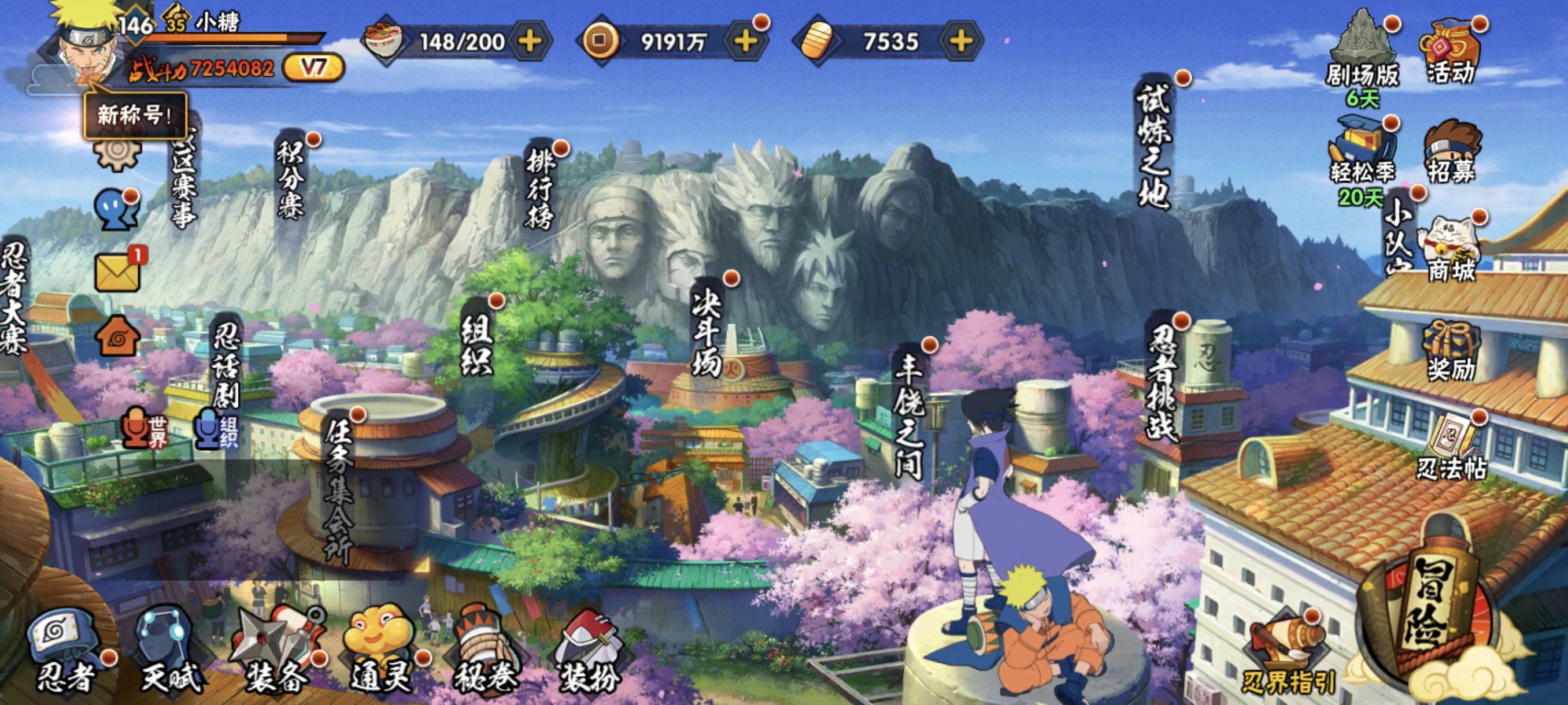Add more ramen stamina with plus button
1568x705 pixels.
[530, 42]
